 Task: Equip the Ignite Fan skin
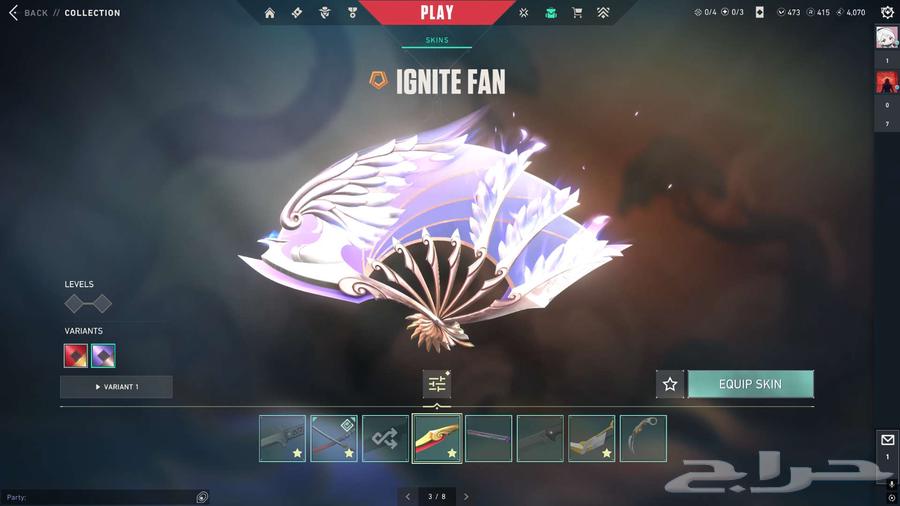(x=750, y=384)
